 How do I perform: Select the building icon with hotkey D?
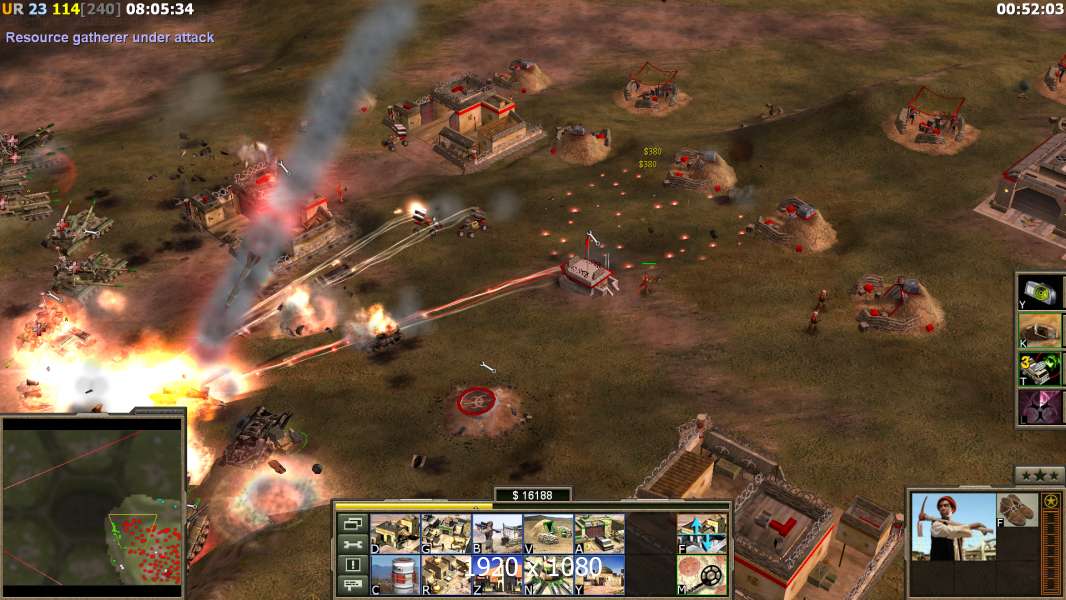395,534
